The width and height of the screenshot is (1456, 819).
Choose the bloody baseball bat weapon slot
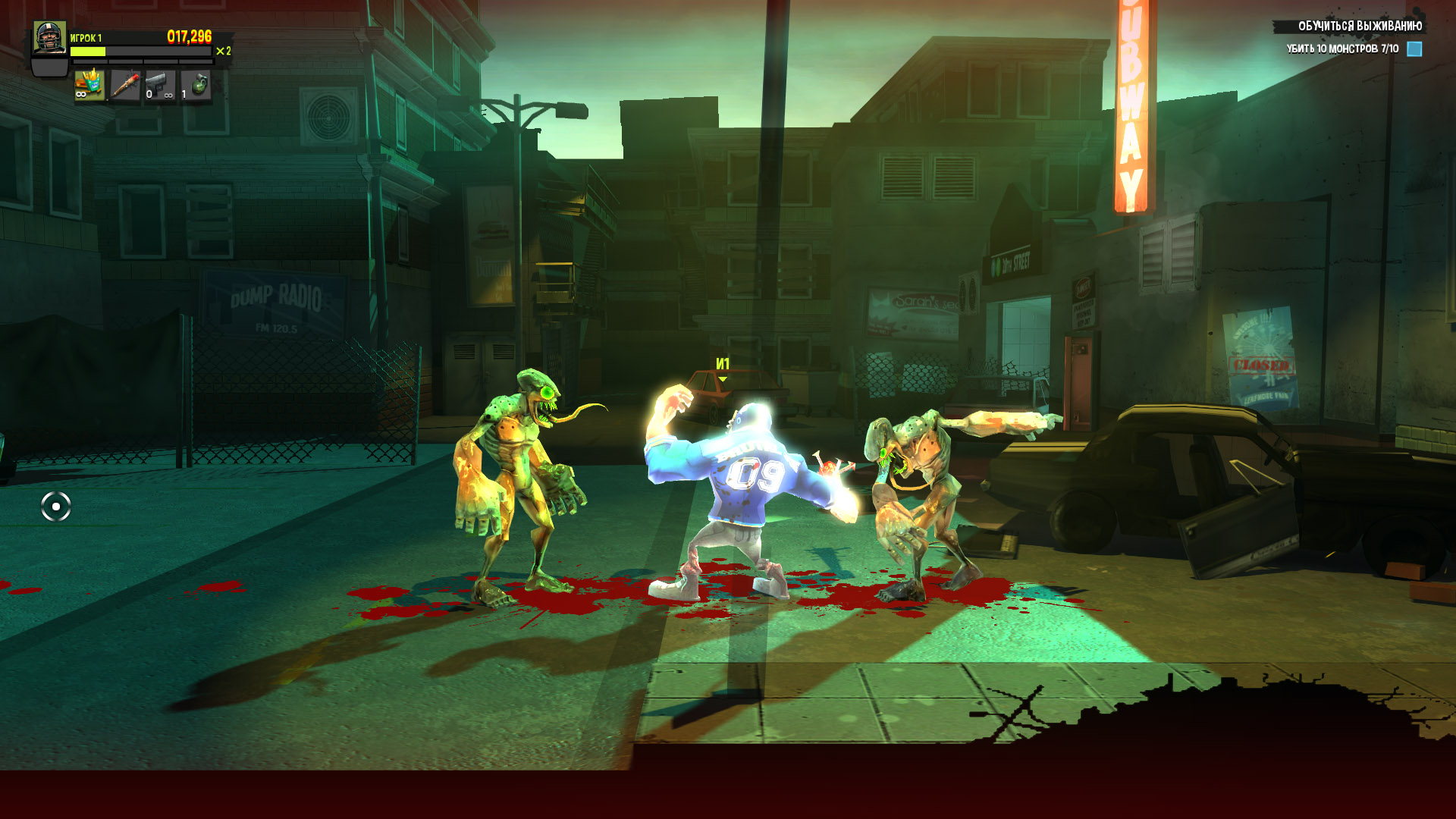pos(124,85)
